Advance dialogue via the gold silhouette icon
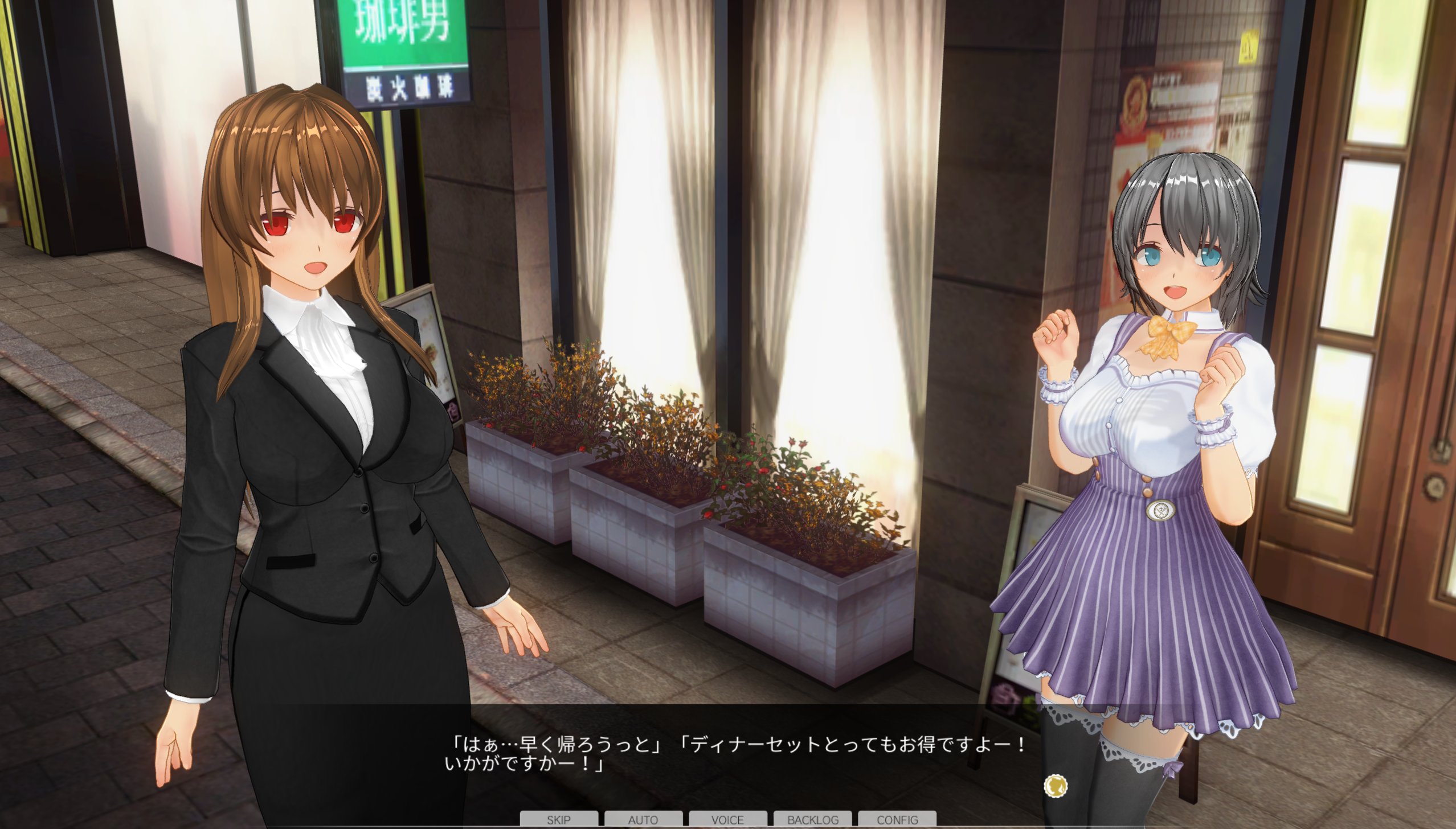 (1055, 786)
